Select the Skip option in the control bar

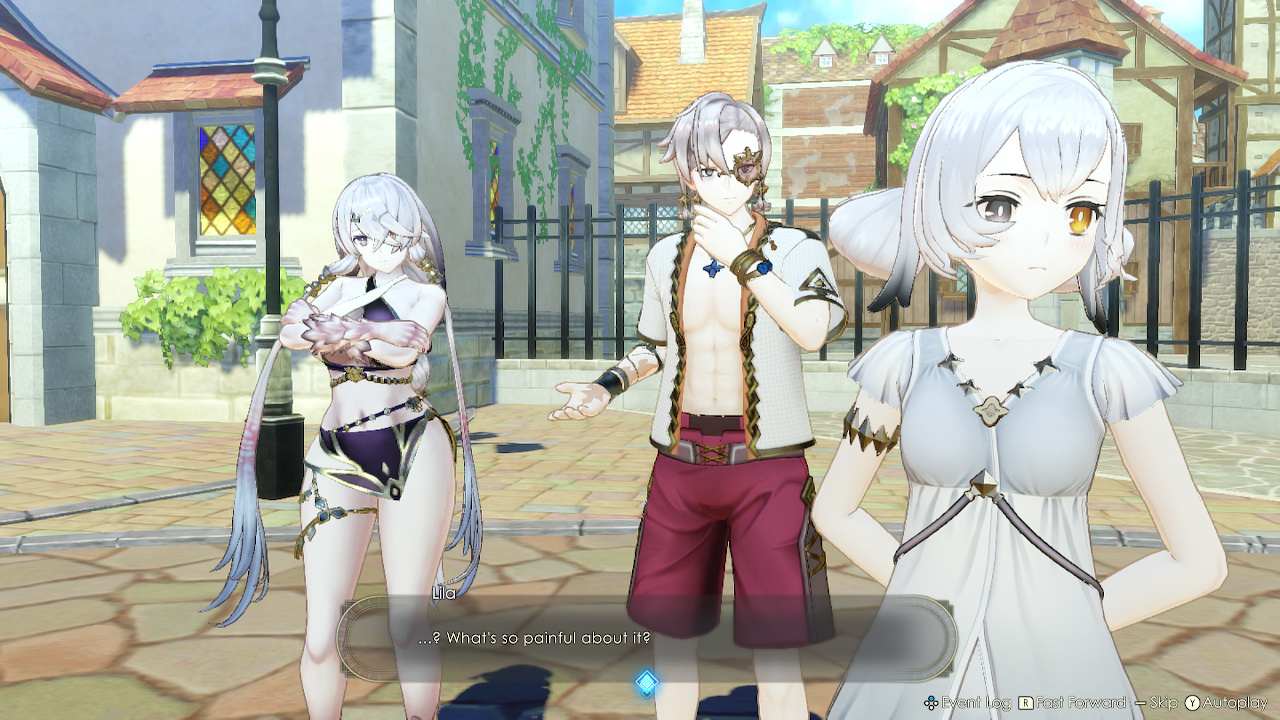(x=1163, y=702)
